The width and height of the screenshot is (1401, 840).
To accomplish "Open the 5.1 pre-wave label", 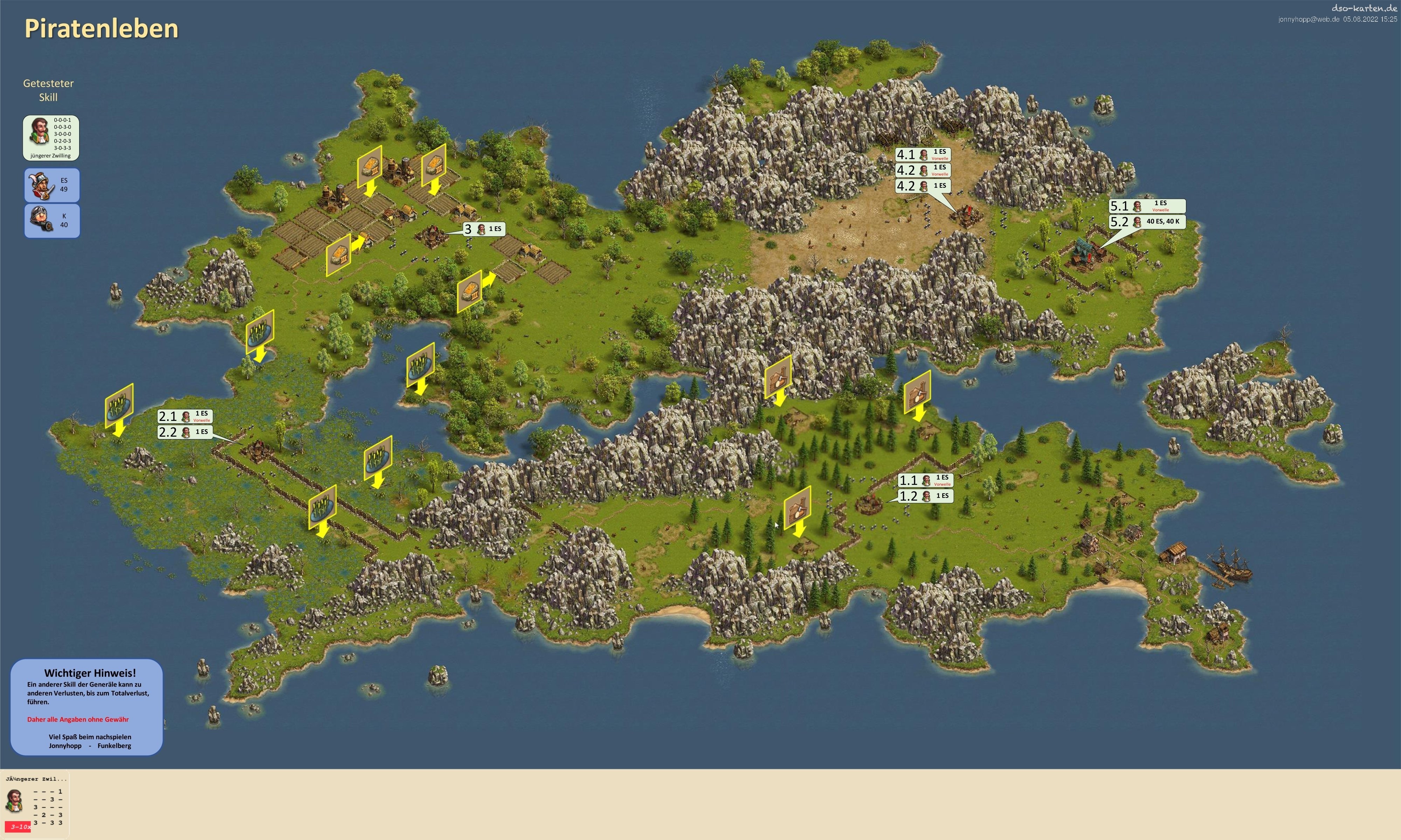I will click(1147, 206).
